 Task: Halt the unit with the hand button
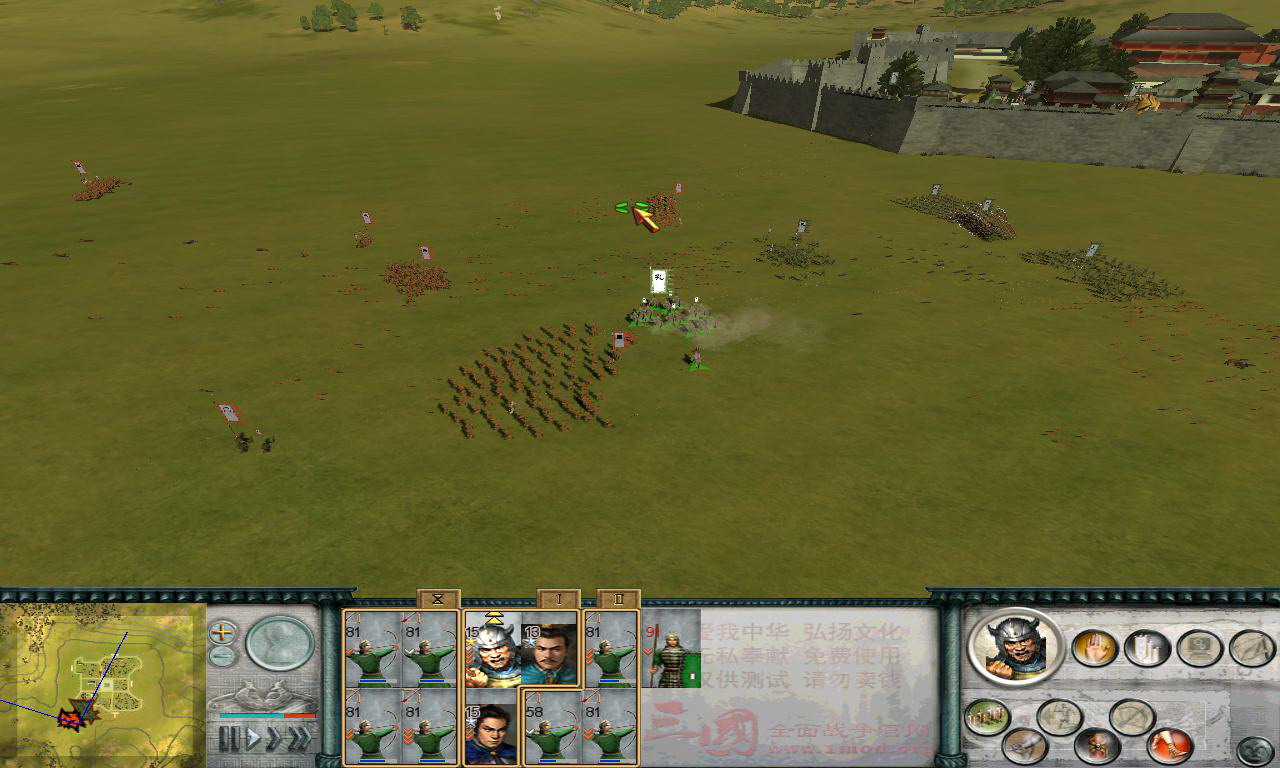(1094, 648)
